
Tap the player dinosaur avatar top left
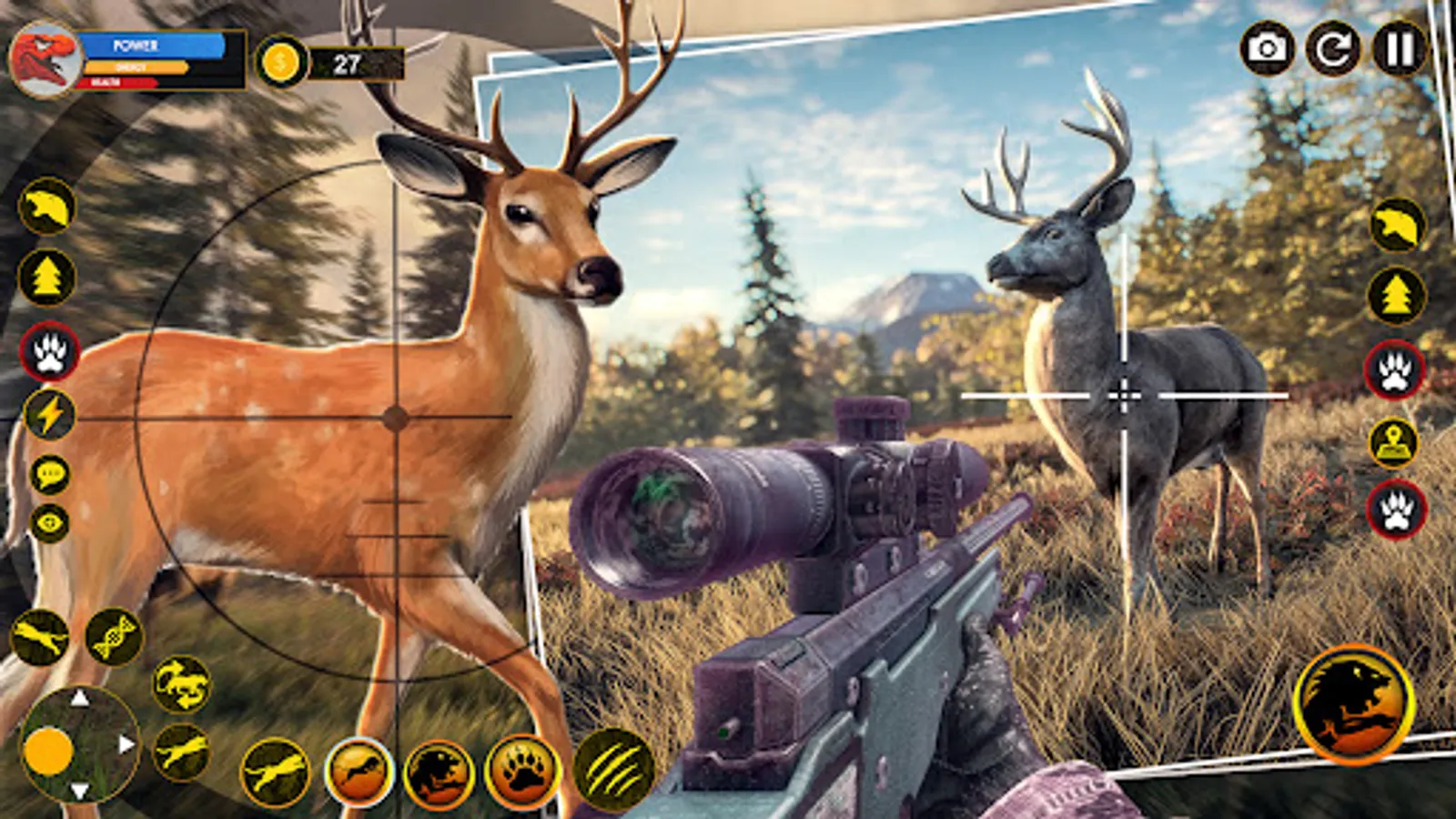pyautogui.click(x=44, y=57)
